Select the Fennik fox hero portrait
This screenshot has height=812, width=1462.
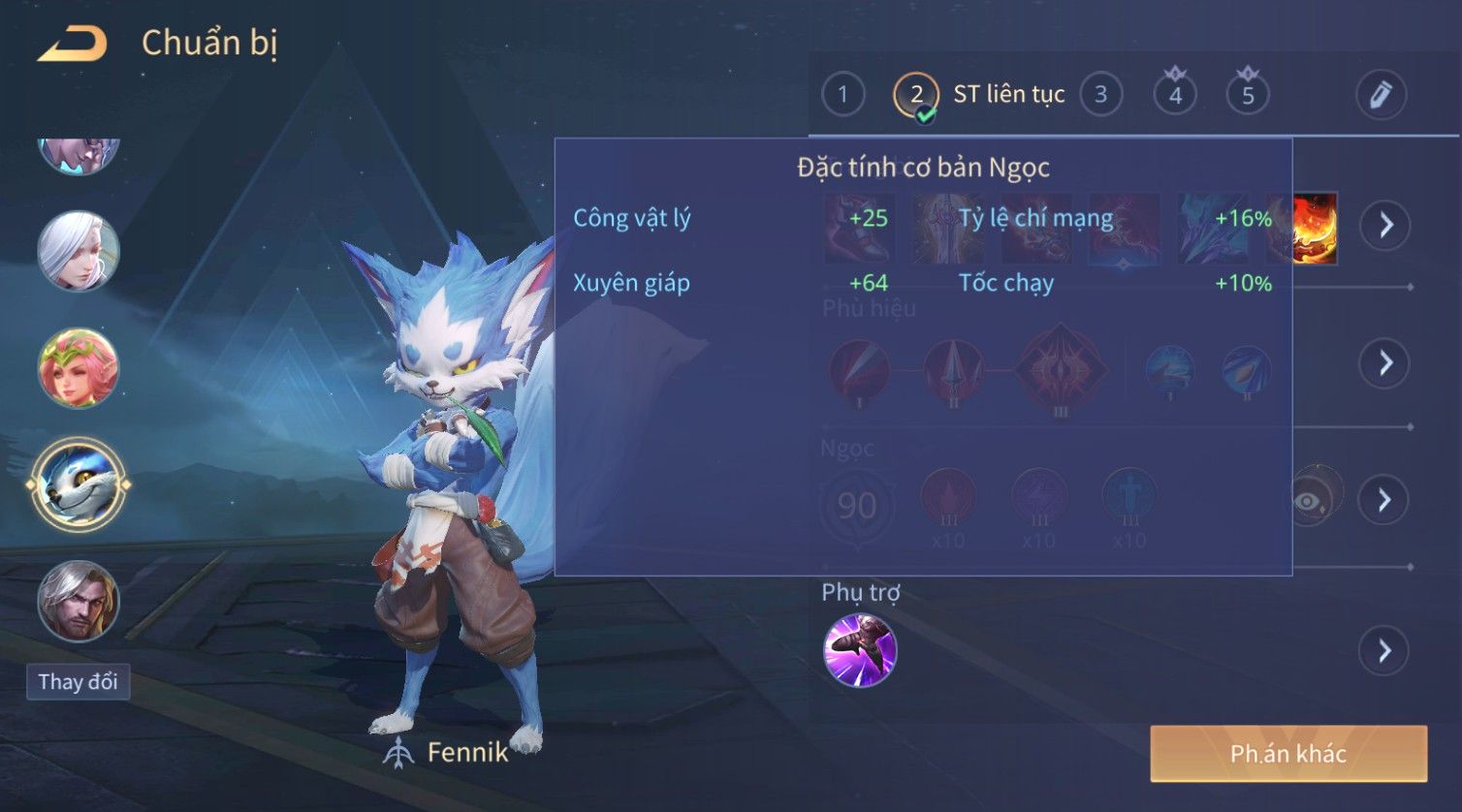point(79,484)
